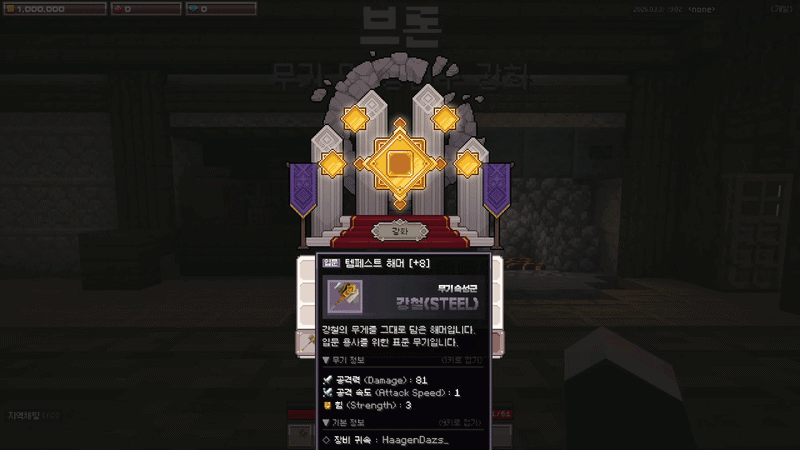Choose the gold diamond on the short right pillar

468,163
